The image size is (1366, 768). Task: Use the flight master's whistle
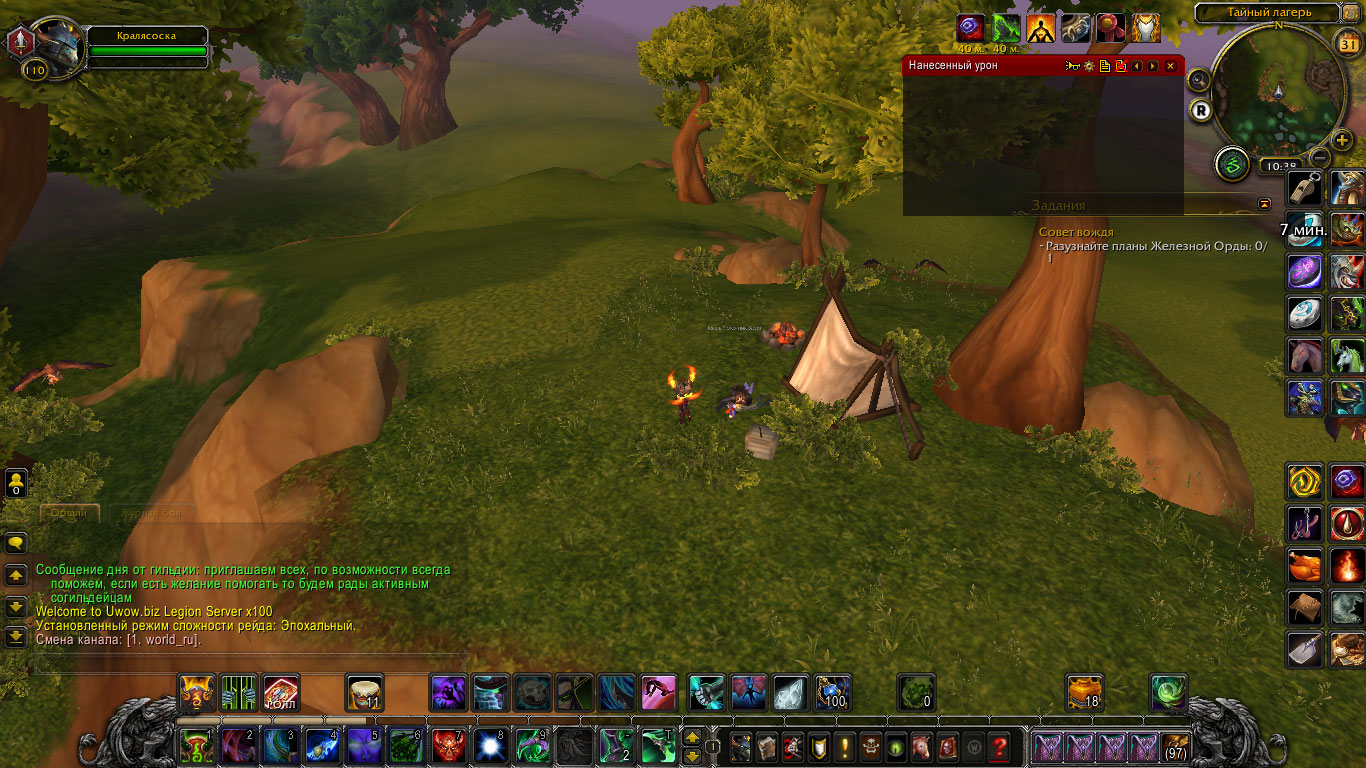click(x=1305, y=188)
